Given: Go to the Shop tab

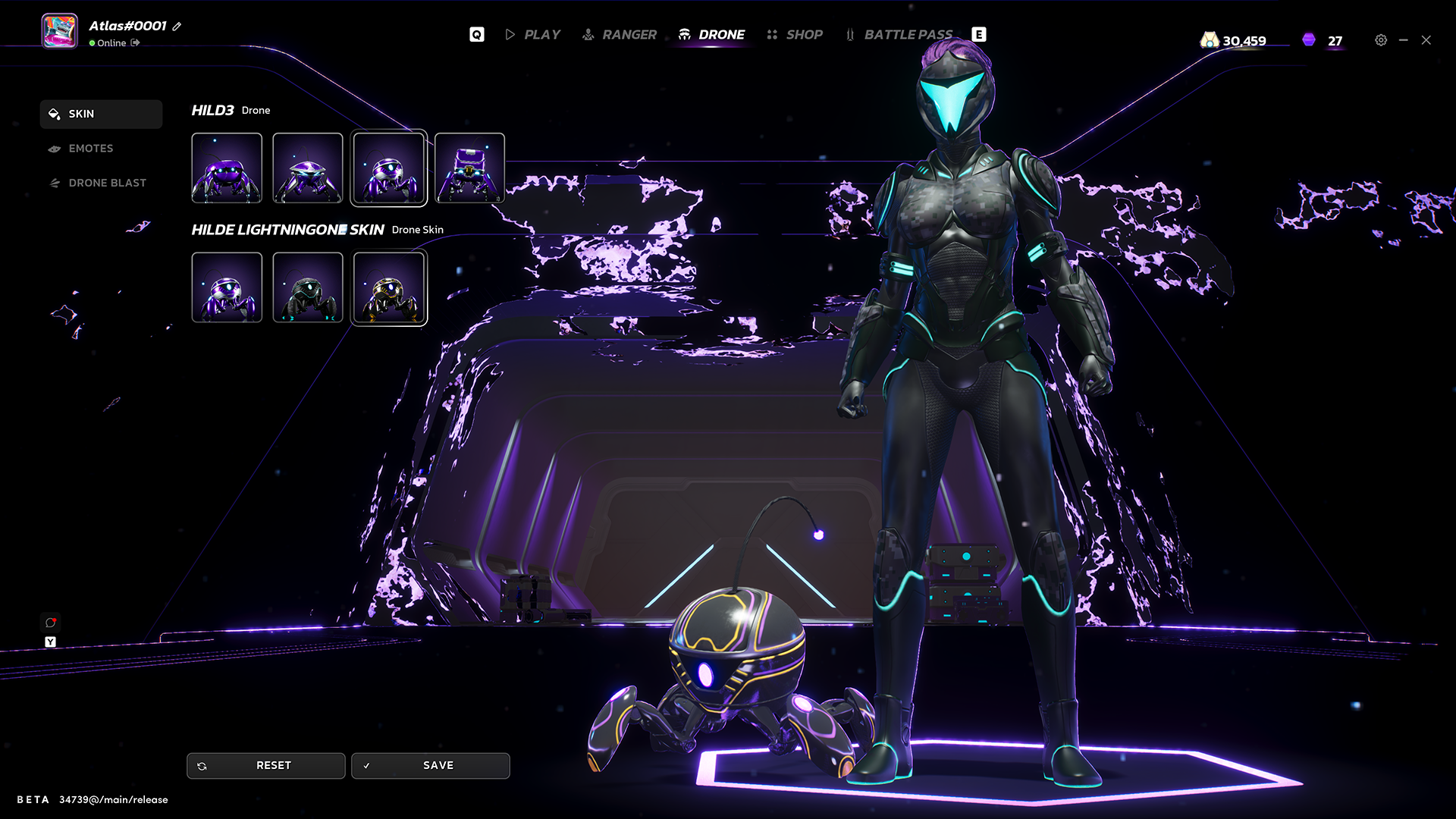Looking at the screenshot, I should (x=795, y=35).
